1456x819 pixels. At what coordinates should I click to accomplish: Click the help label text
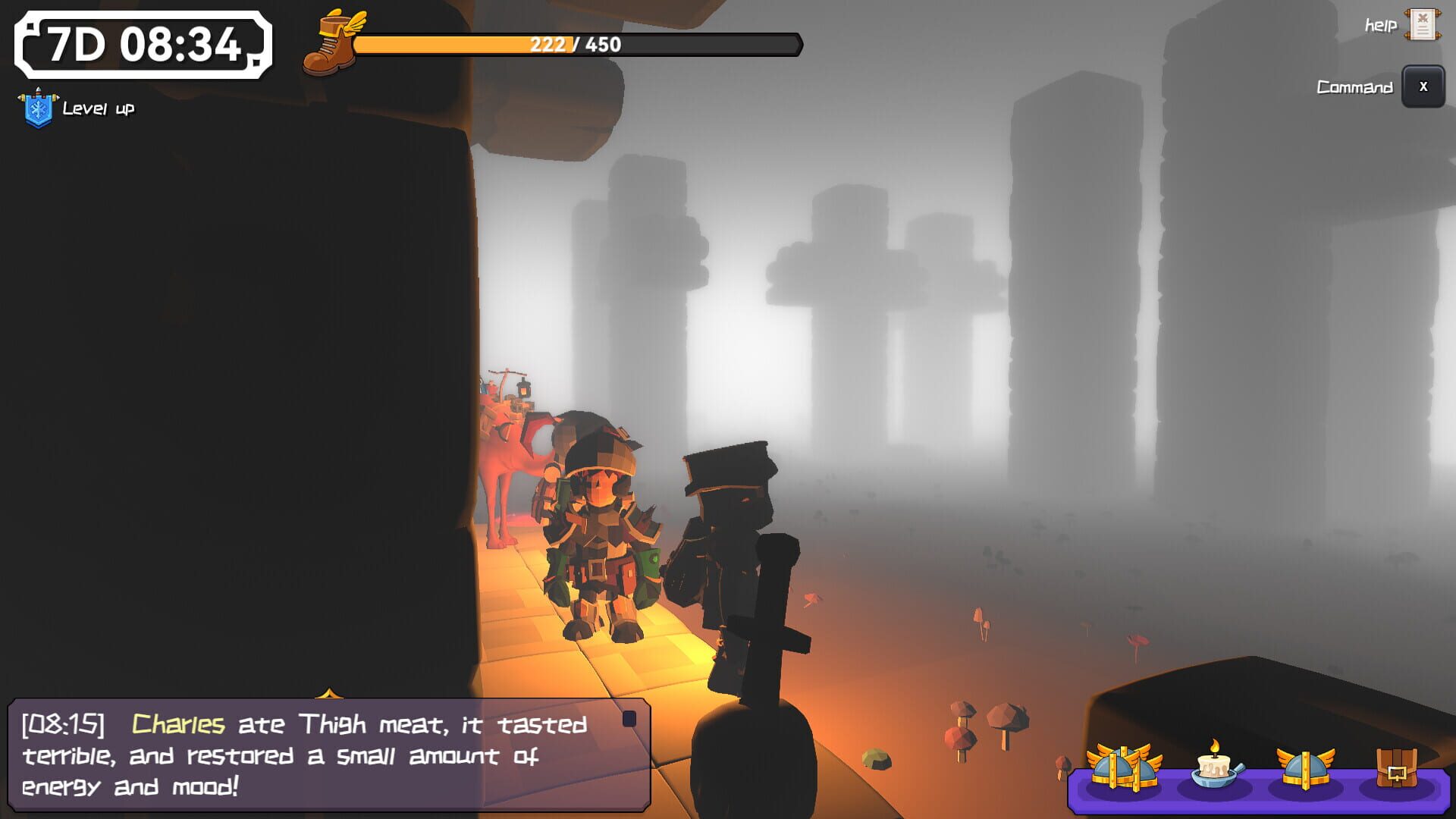pyautogui.click(x=1380, y=25)
